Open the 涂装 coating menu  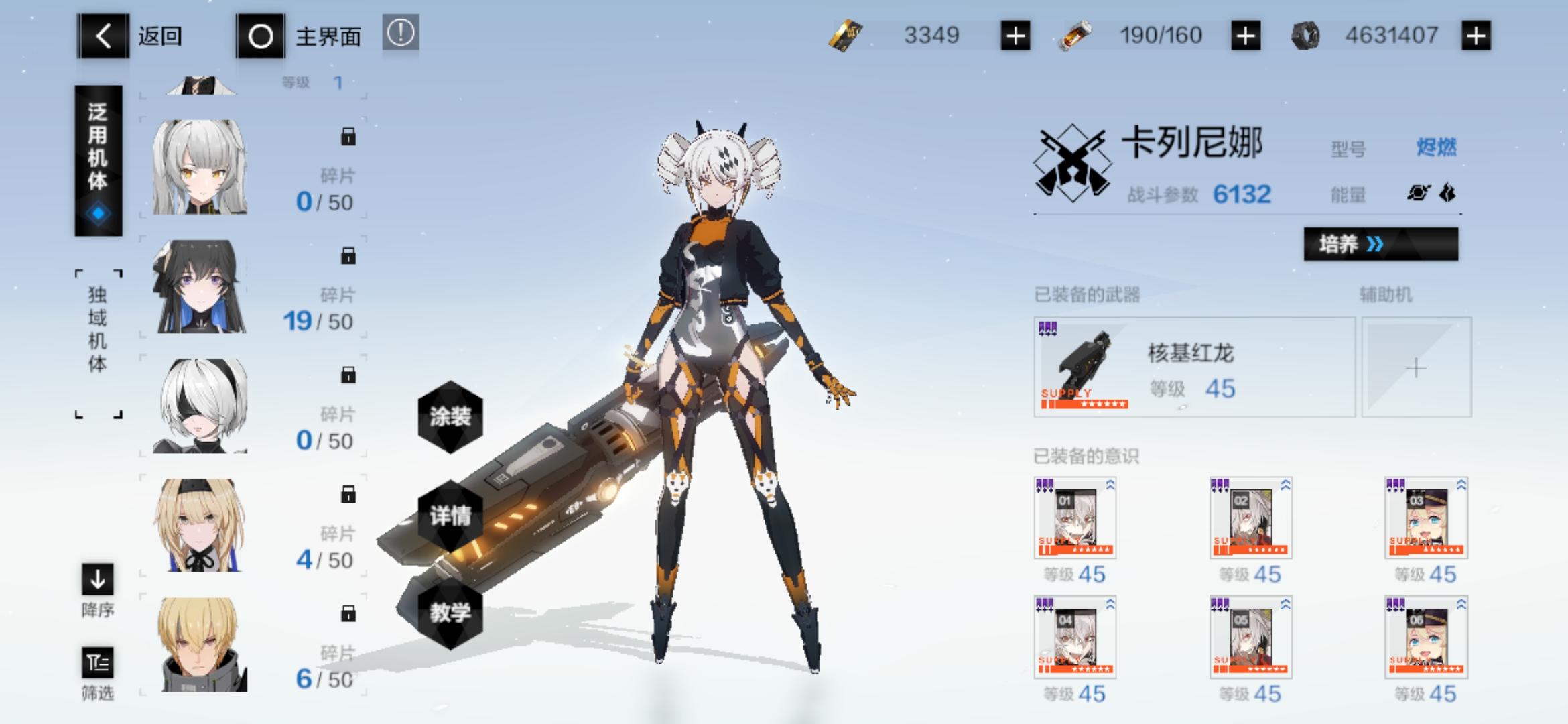coord(450,416)
